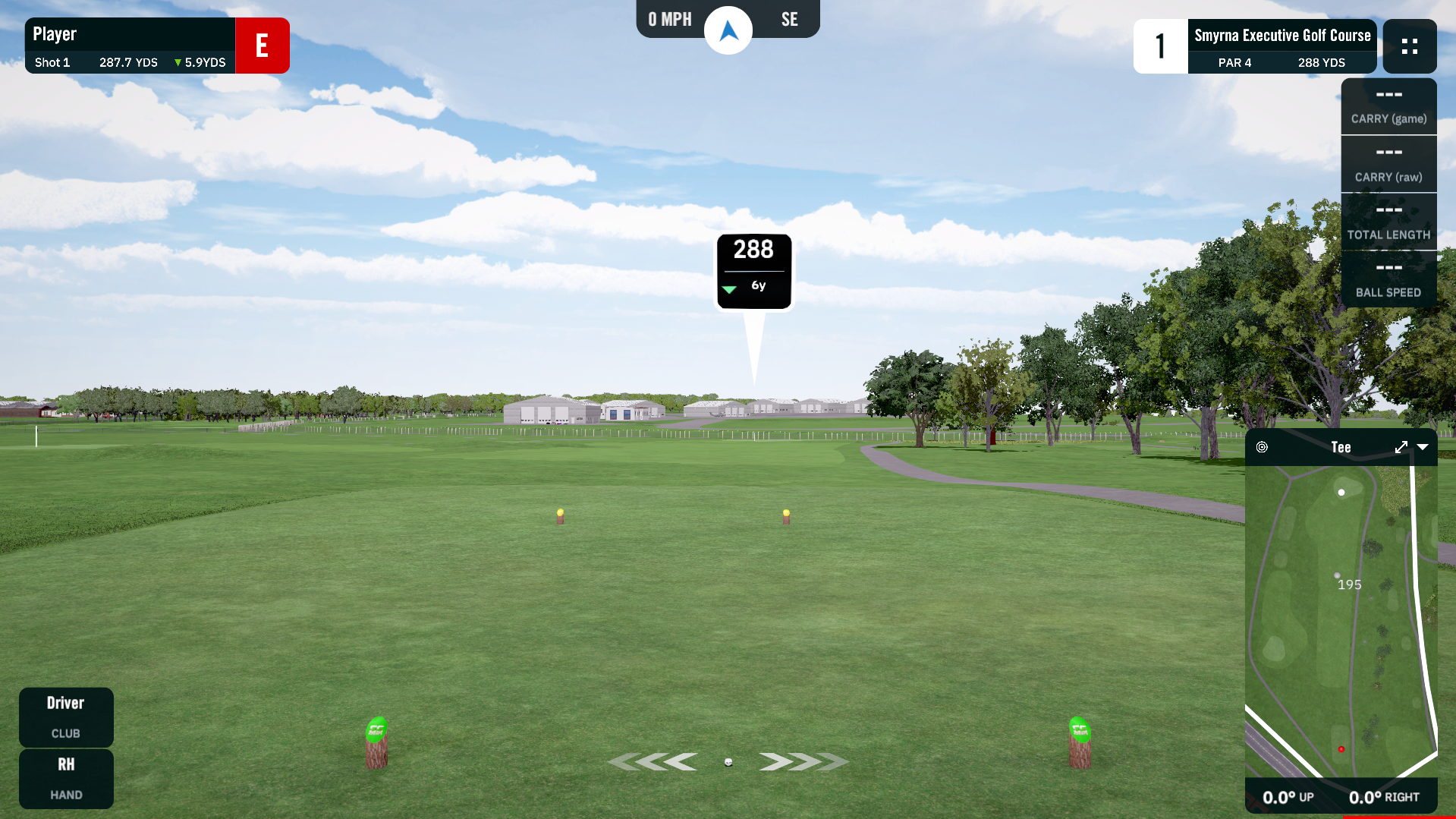Select the CARRY (game) data tile

click(x=1388, y=107)
